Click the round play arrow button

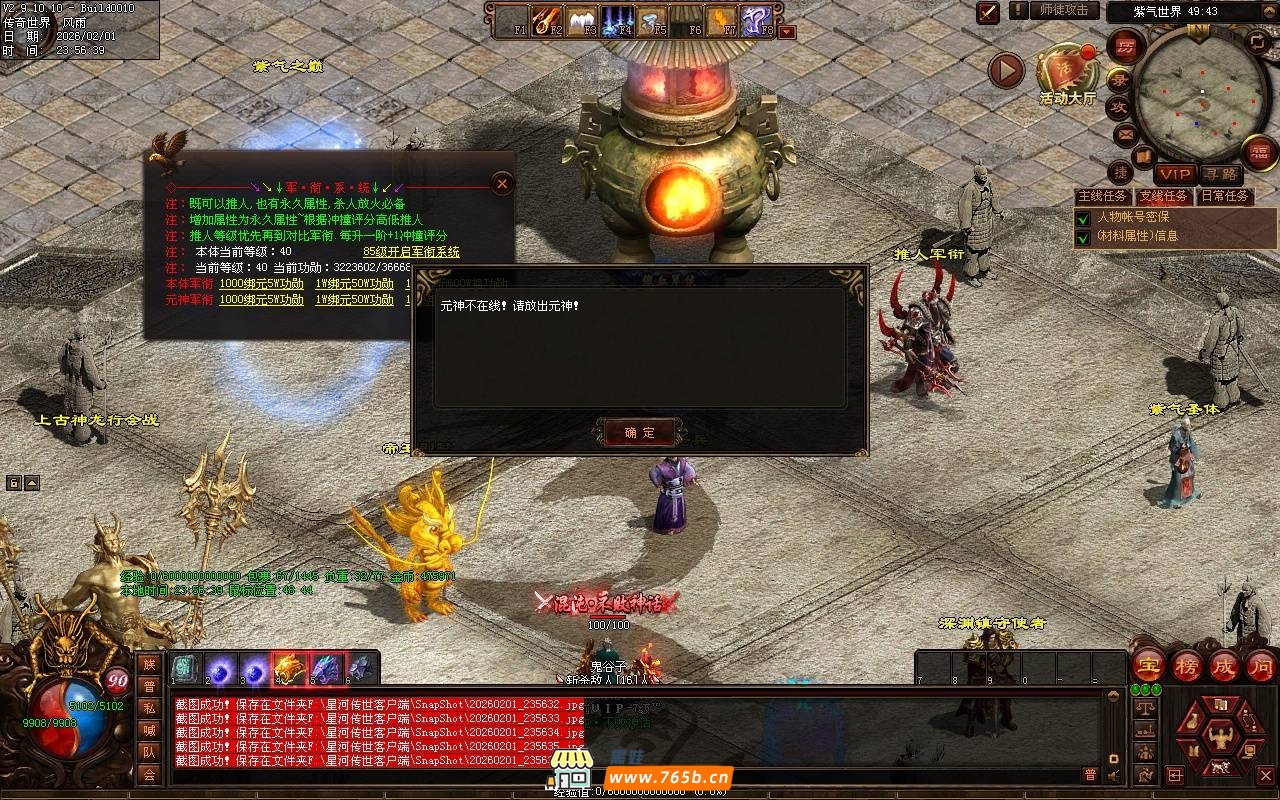coord(1006,70)
